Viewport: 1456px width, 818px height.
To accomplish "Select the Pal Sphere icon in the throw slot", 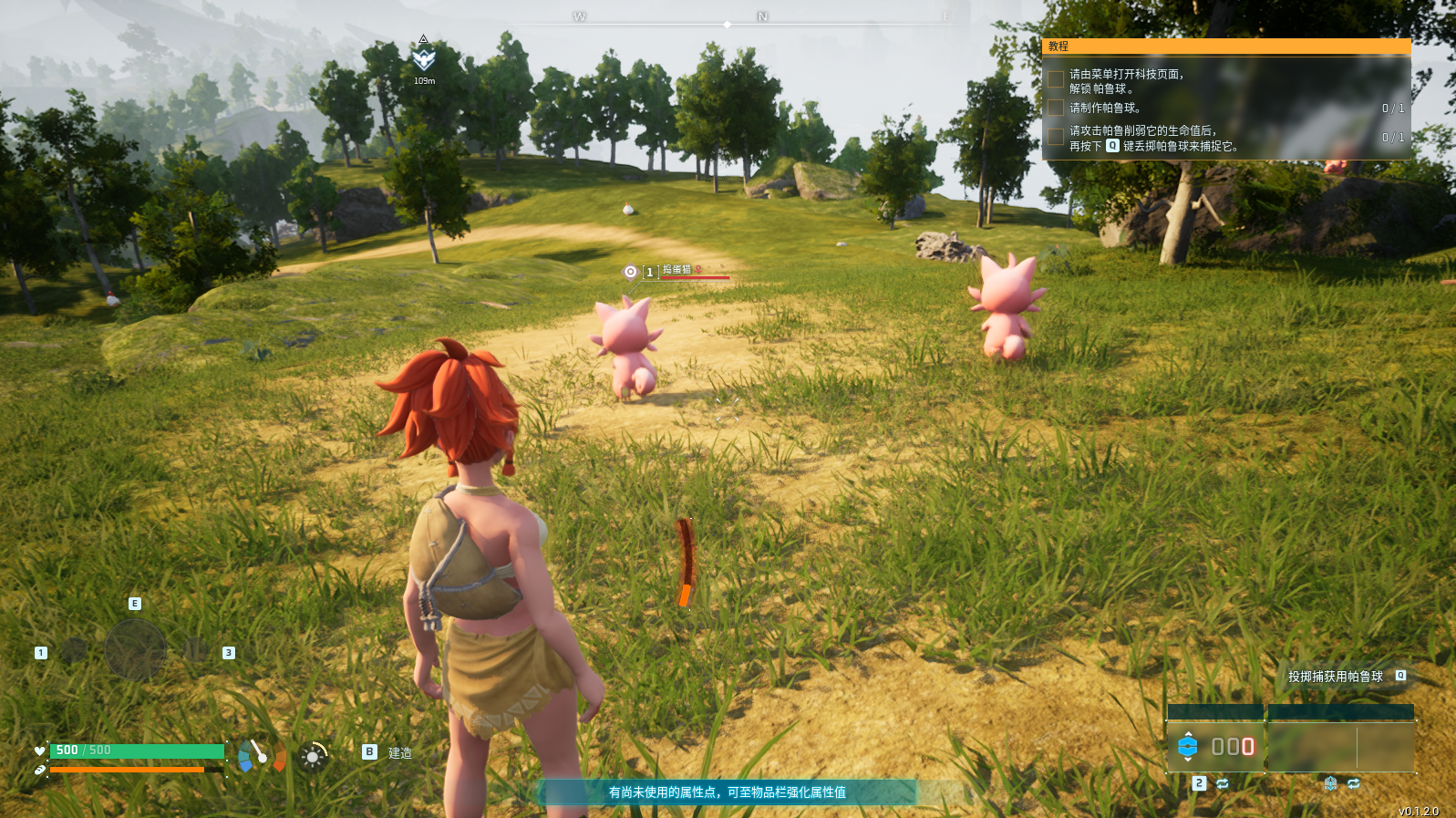I will point(1187,745).
